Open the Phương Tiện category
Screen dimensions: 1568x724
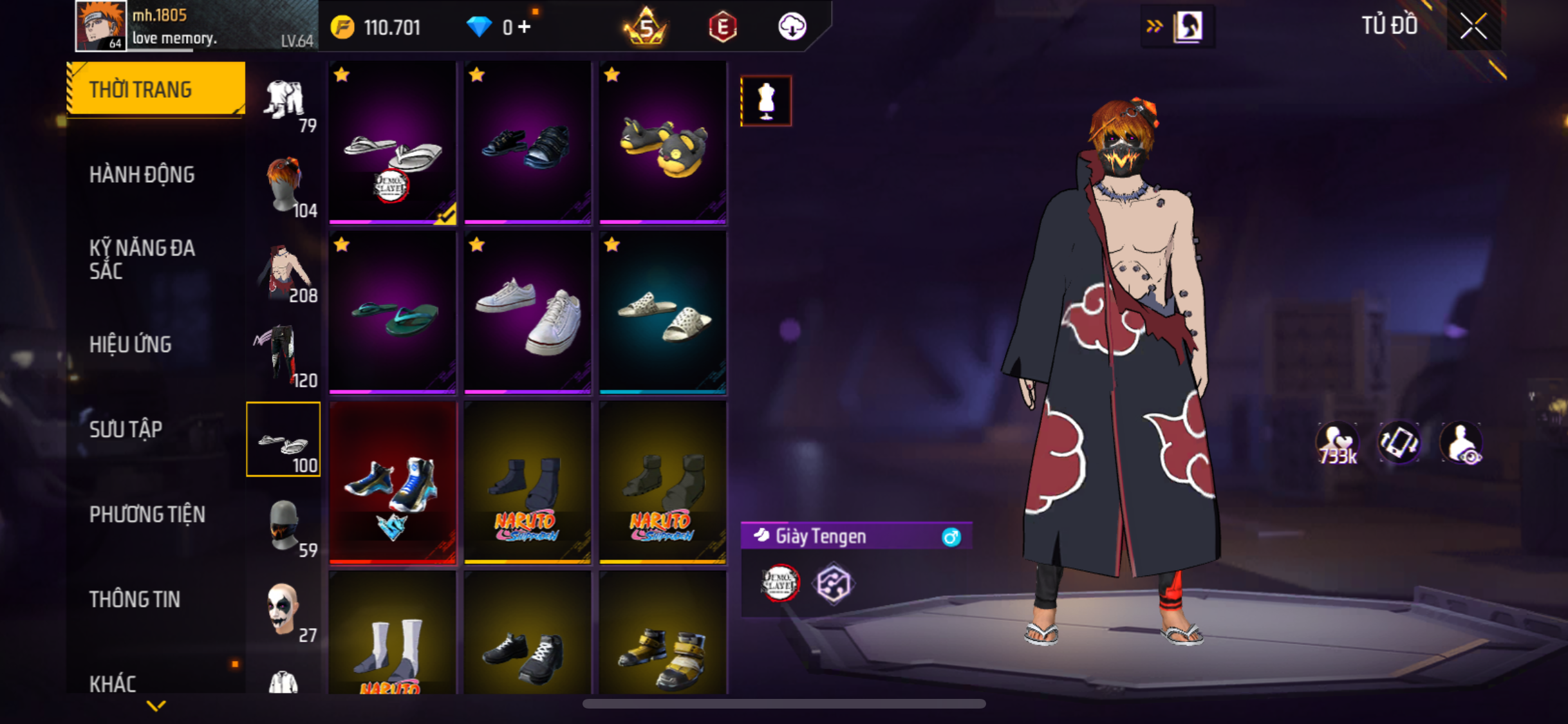tap(147, 515)
